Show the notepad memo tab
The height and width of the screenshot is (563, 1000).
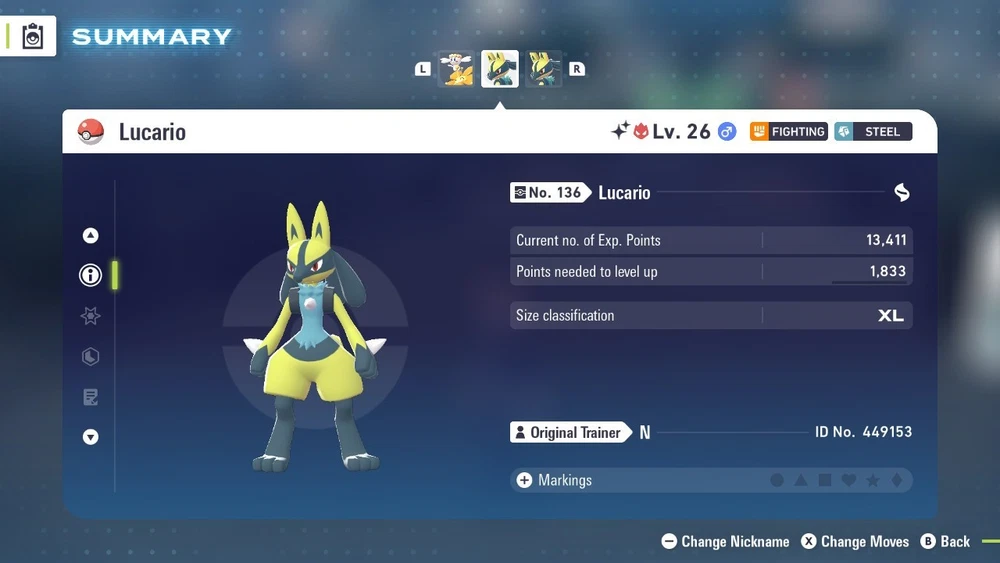(x=91, y=397)
